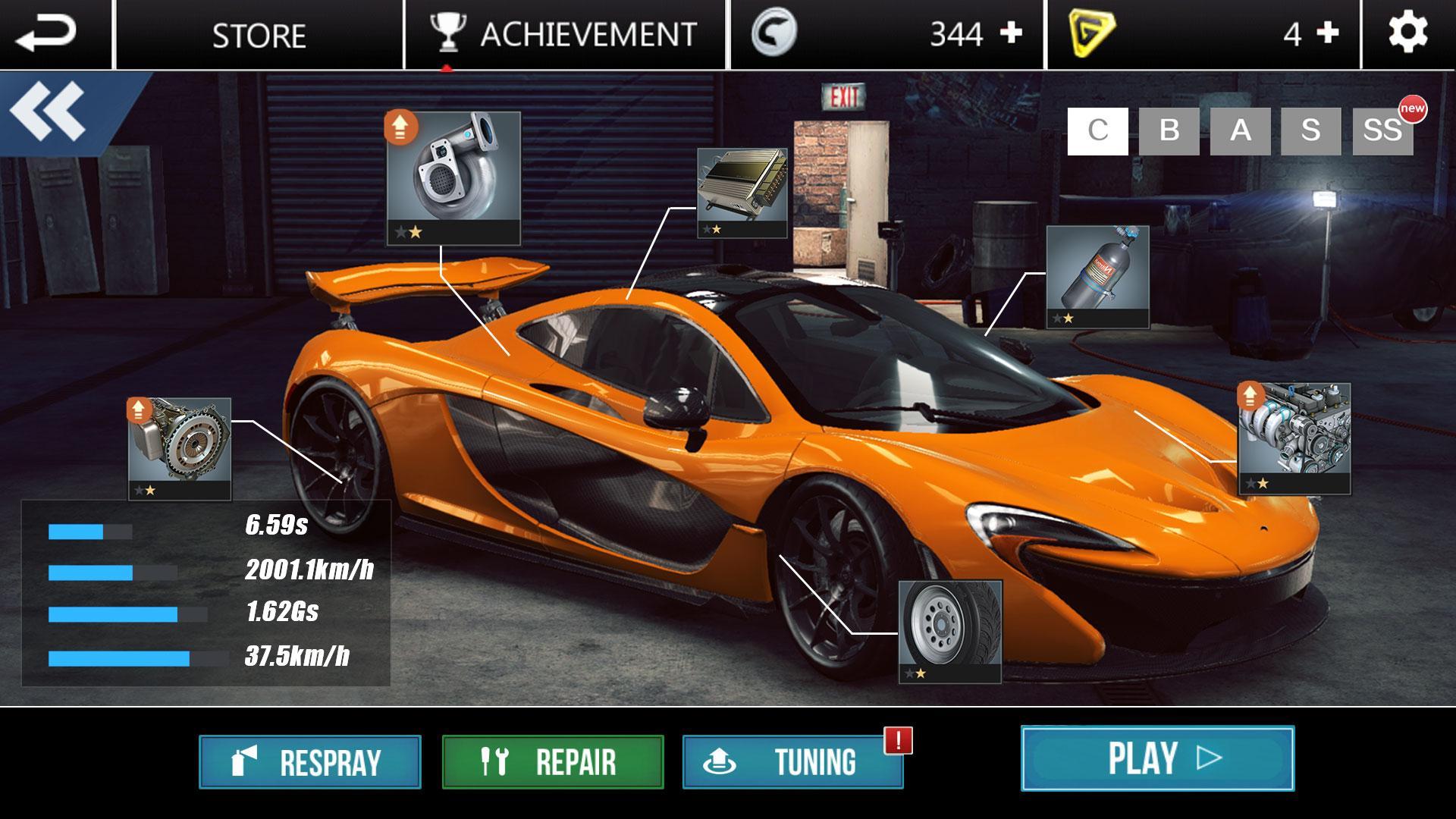This screenshot has width=1456, height=819.
Task: Select the ECU module part slot
Action: (742, 193)
